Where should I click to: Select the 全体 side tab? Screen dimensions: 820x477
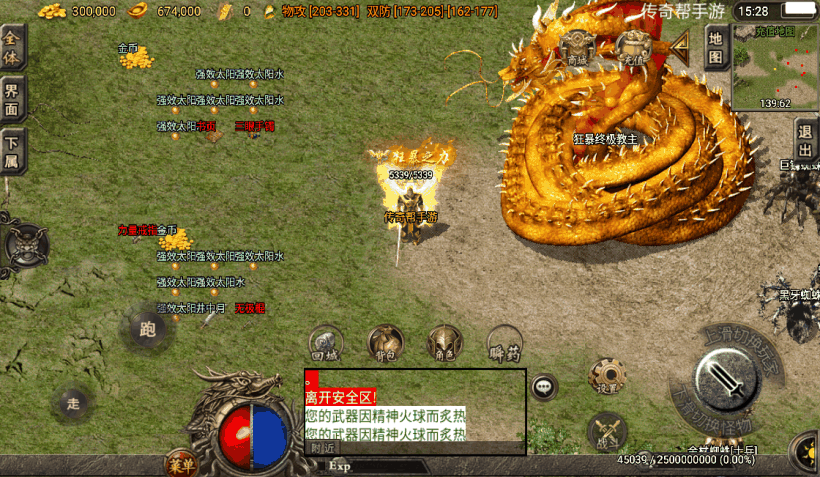(x=12, y=45)
